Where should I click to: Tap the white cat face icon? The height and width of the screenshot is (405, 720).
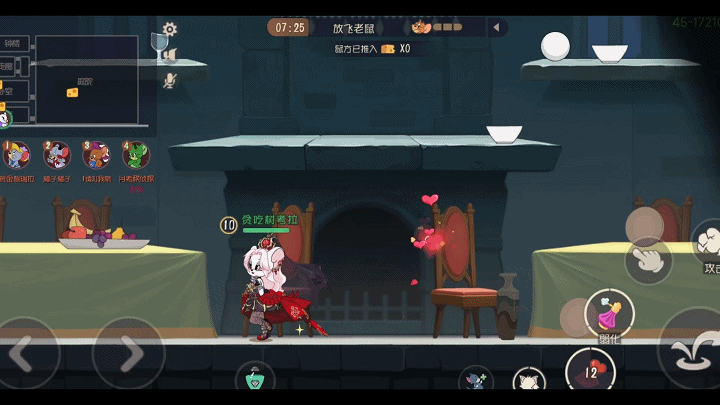point(528,383)
